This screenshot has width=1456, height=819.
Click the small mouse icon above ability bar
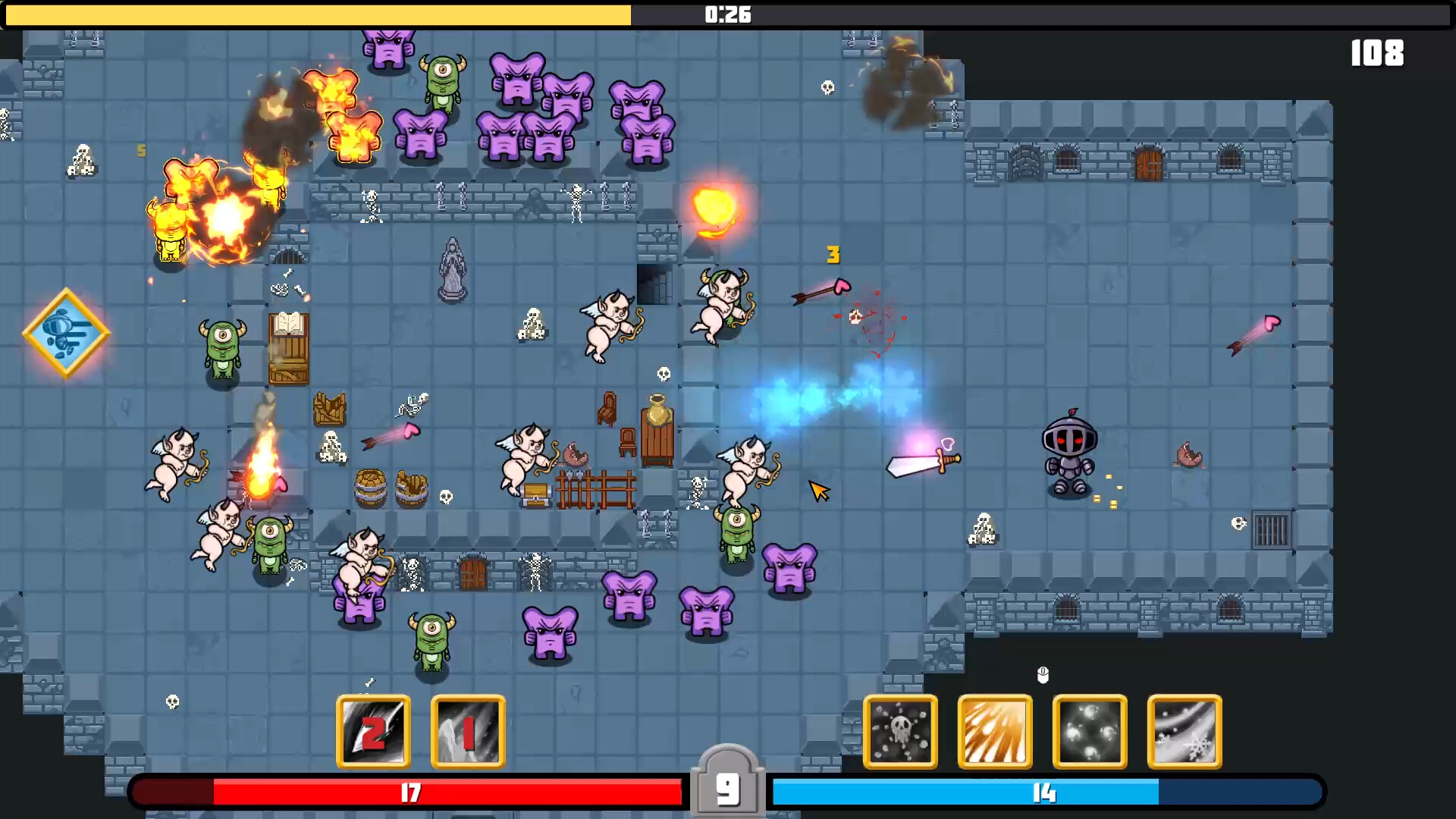[x=1043, y=675]
